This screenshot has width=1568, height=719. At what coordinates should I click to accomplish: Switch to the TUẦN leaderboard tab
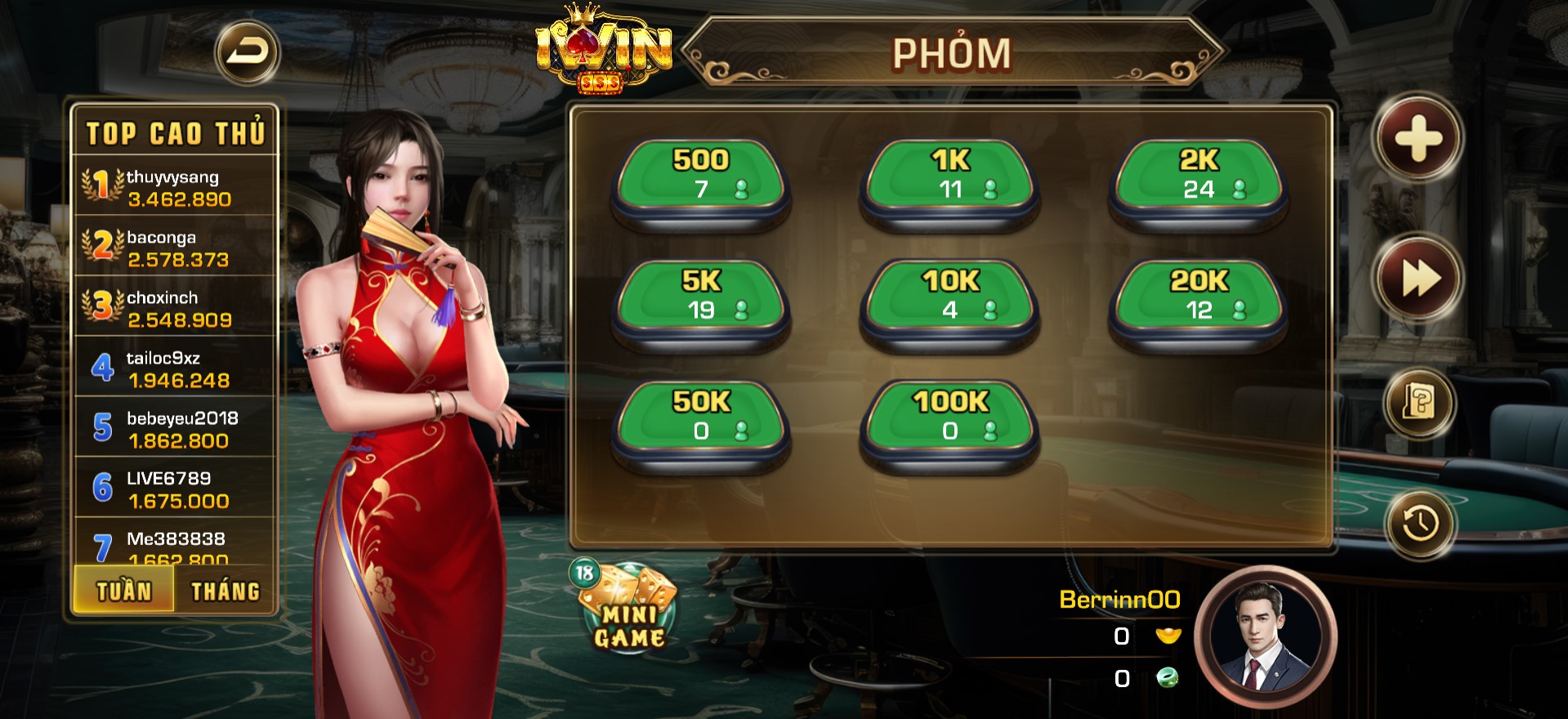tap(124, 590)
